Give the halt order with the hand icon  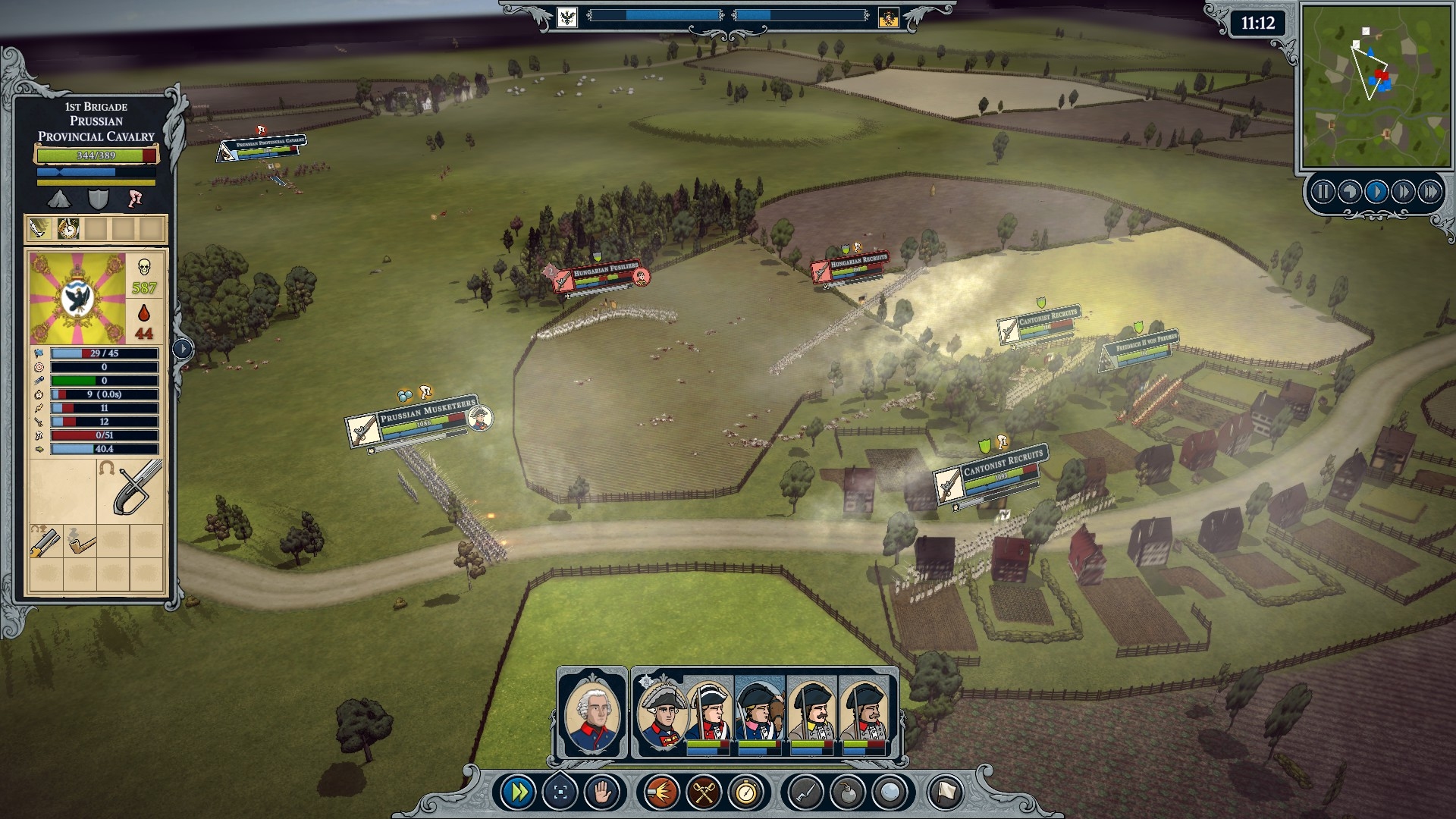click(603, 793)
